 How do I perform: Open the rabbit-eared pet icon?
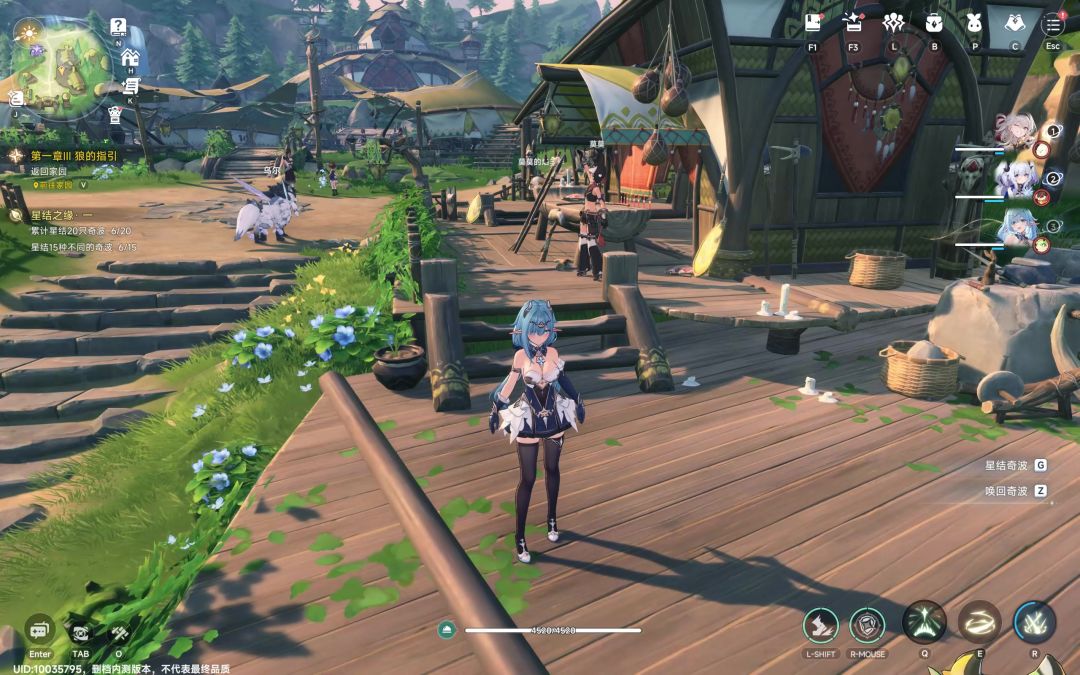974,24
